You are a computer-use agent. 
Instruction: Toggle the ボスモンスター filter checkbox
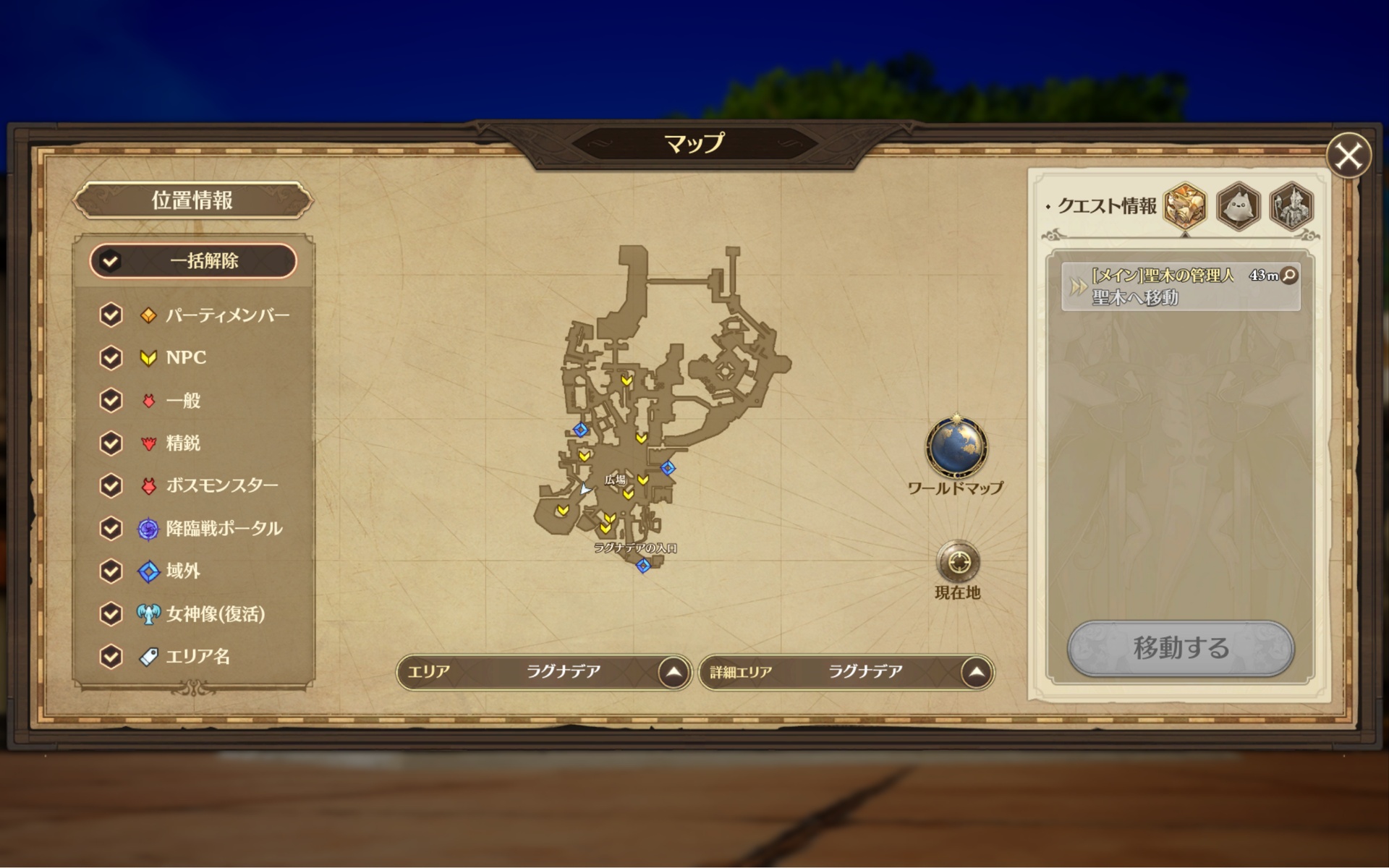[x=111, y=485]
